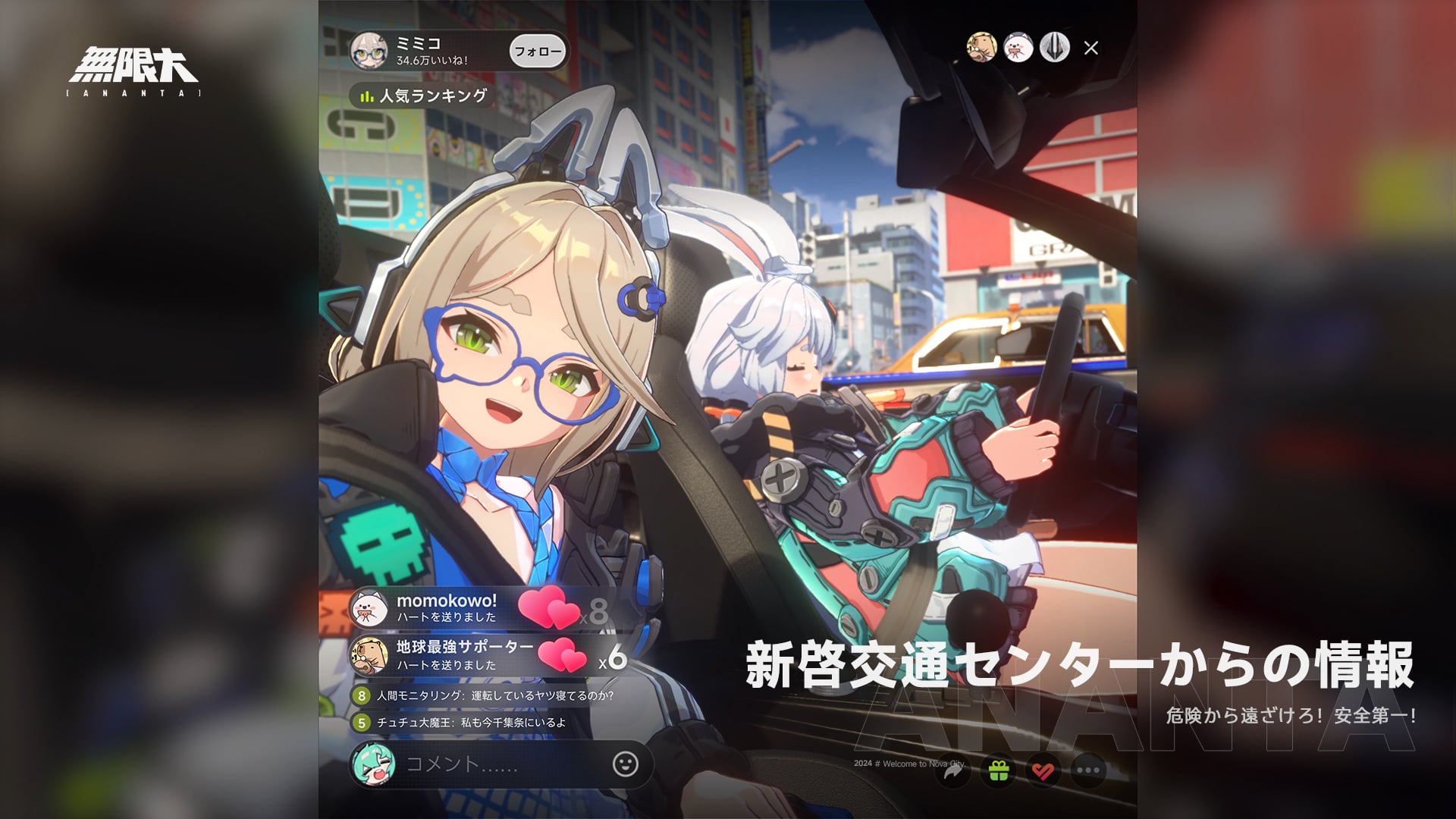1456x819 pixels.
Task: Open the ellipsis more-options menu
Action: (1087, 769)
